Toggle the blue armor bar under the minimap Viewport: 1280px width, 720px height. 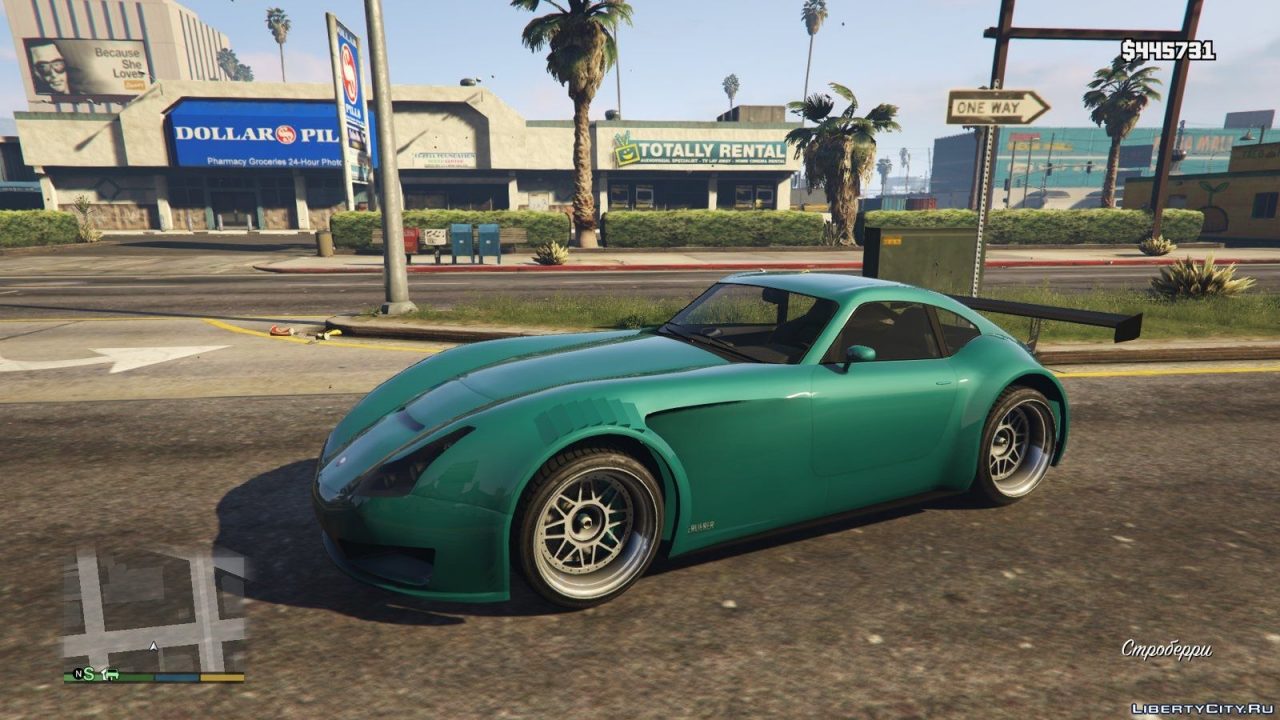[175, 676]
